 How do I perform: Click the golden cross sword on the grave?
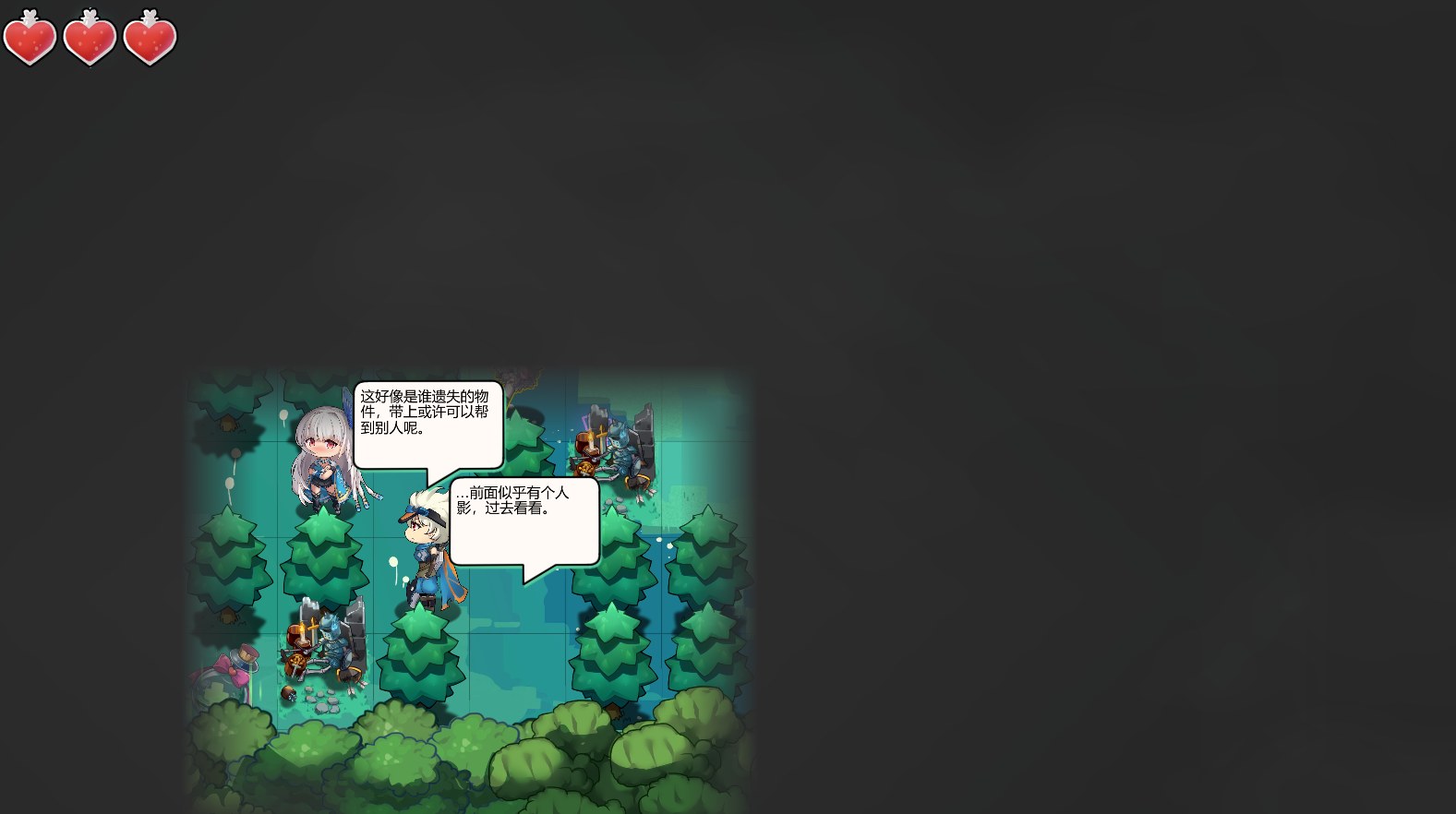[x=314, y=624]
